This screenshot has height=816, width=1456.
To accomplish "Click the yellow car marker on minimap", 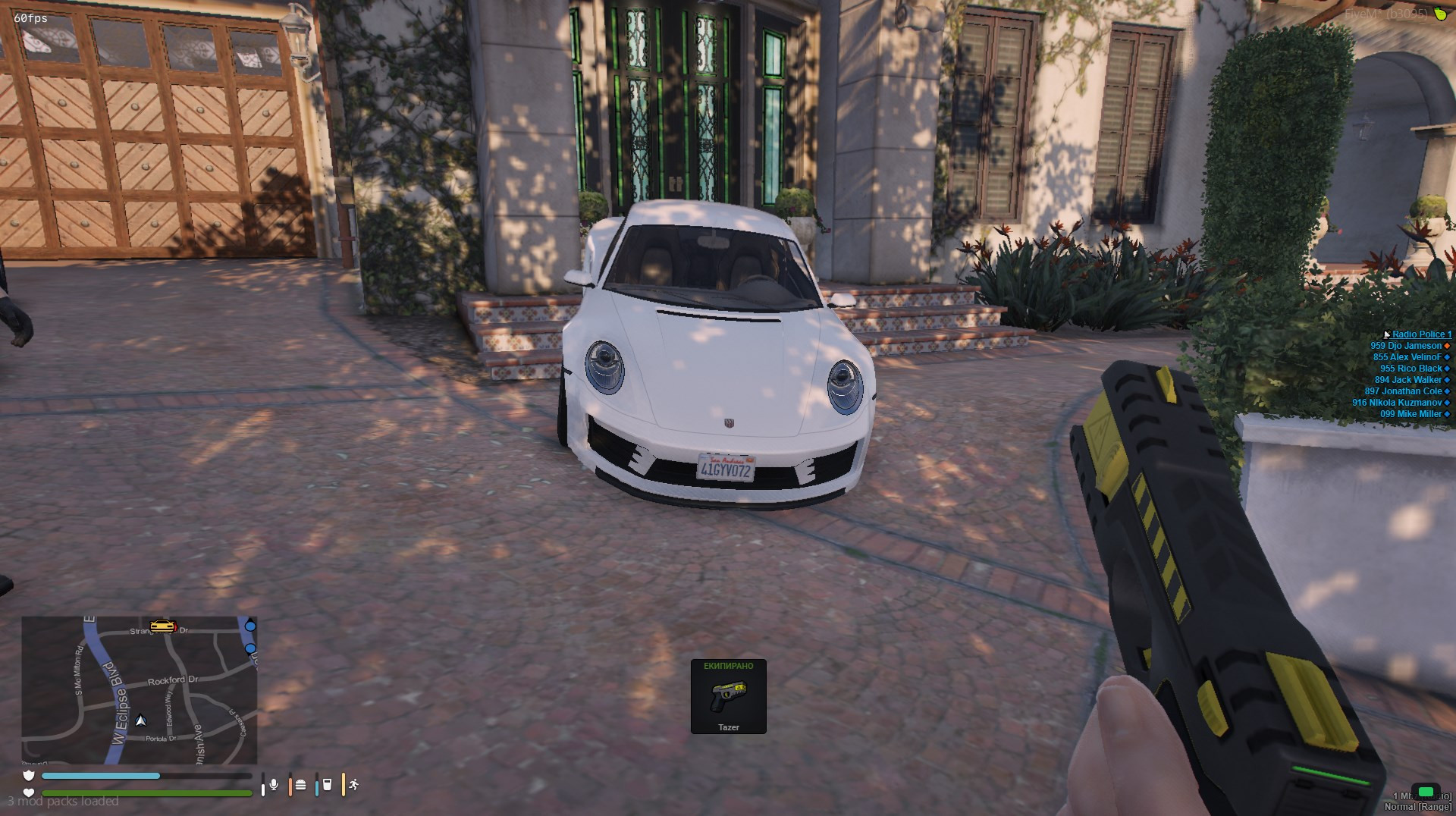I will [162, 626].
